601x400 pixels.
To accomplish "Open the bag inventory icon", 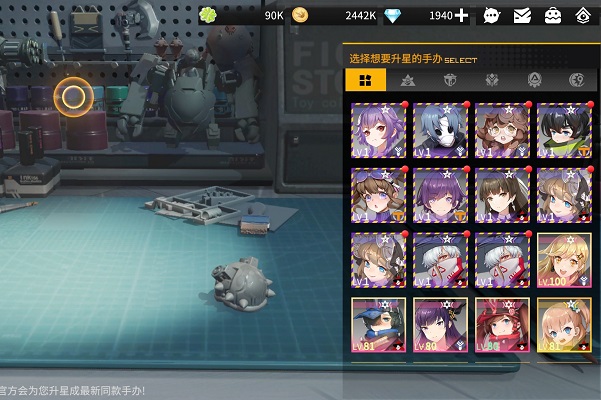I will coord(551,15).
